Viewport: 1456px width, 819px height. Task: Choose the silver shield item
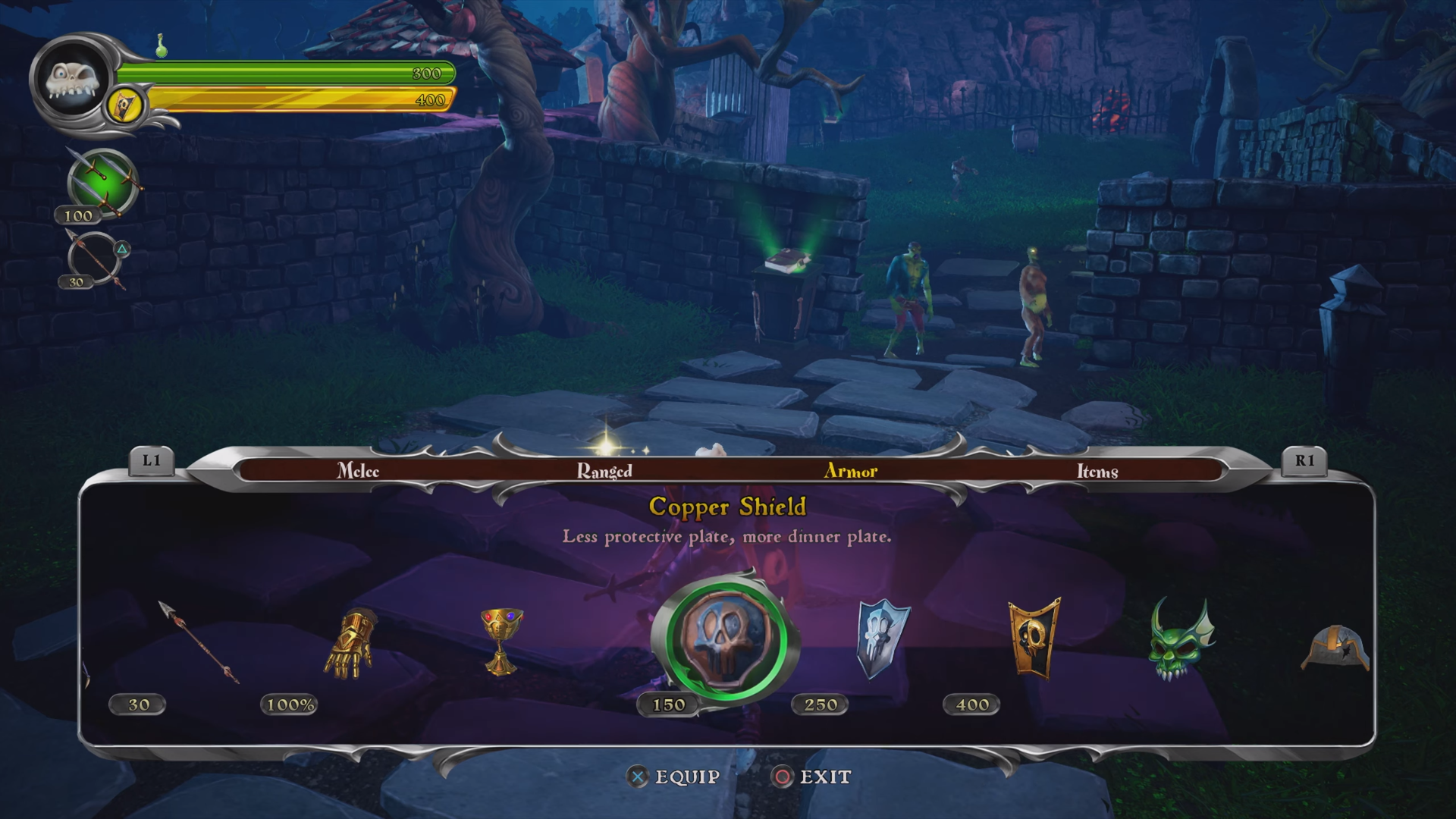pyautogui.click(x=882, y=639)
